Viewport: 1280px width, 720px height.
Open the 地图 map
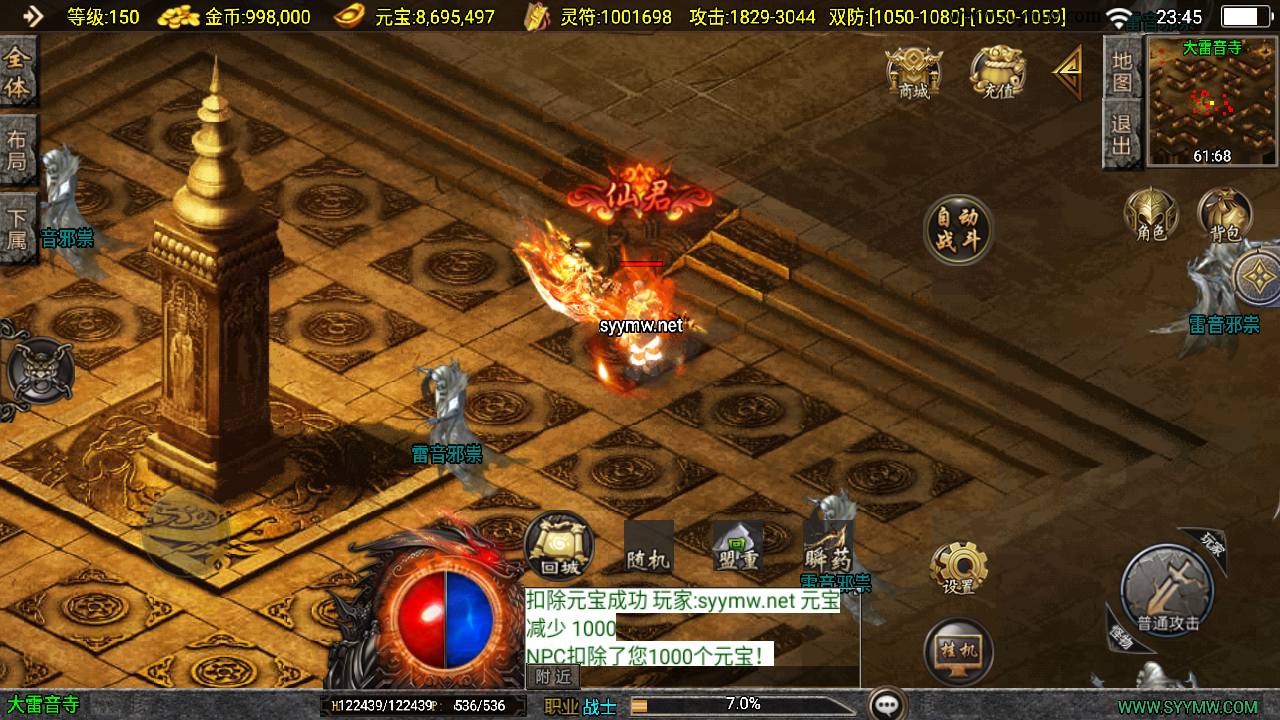(x=1122, y=72)
